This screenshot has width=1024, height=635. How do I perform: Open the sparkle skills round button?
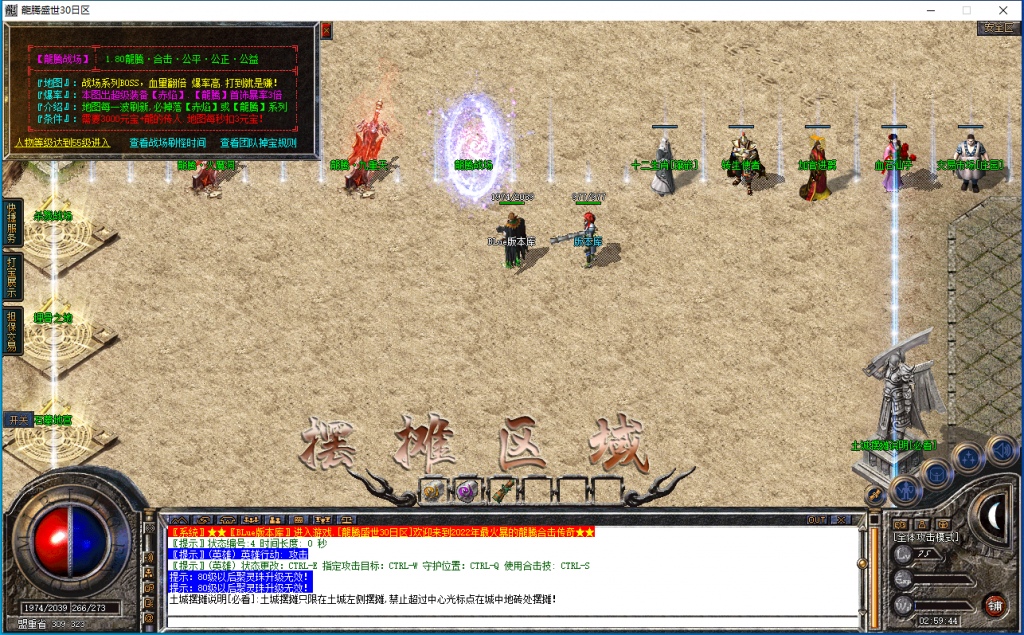(968, 457)
